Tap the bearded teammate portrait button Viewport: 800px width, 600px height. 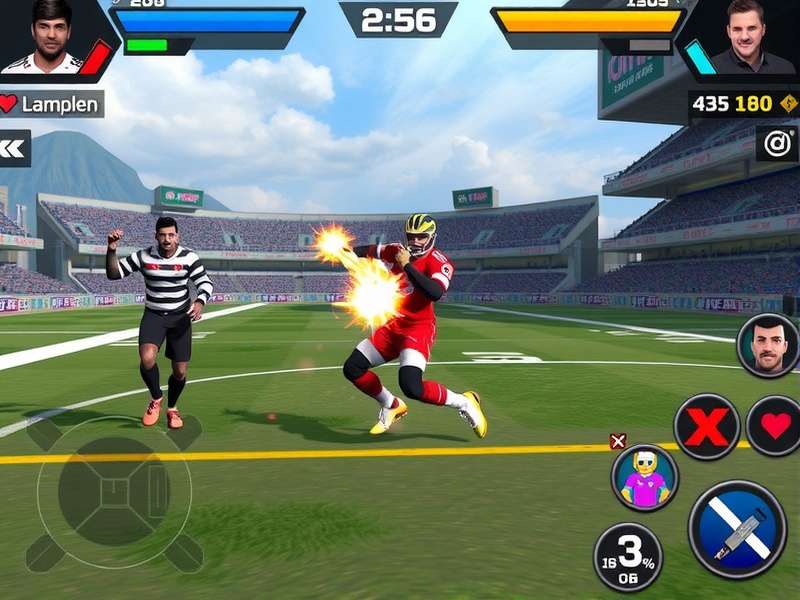[x=768, y=346]
